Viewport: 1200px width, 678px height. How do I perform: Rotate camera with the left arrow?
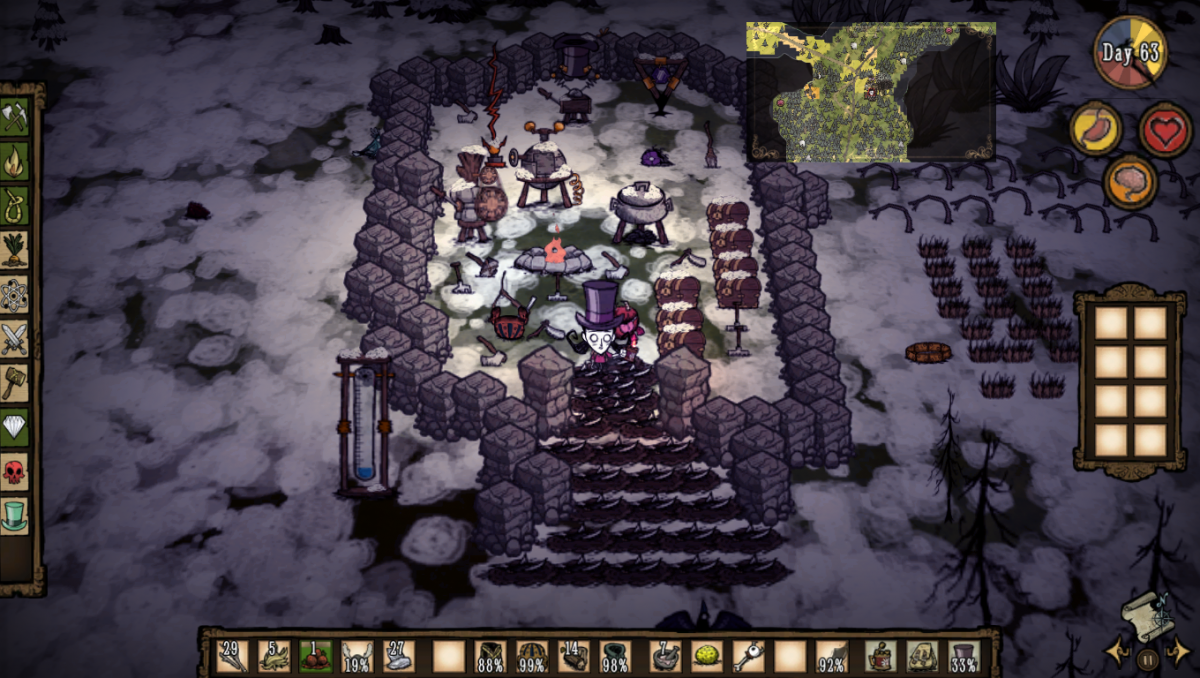coord(1117,653)
